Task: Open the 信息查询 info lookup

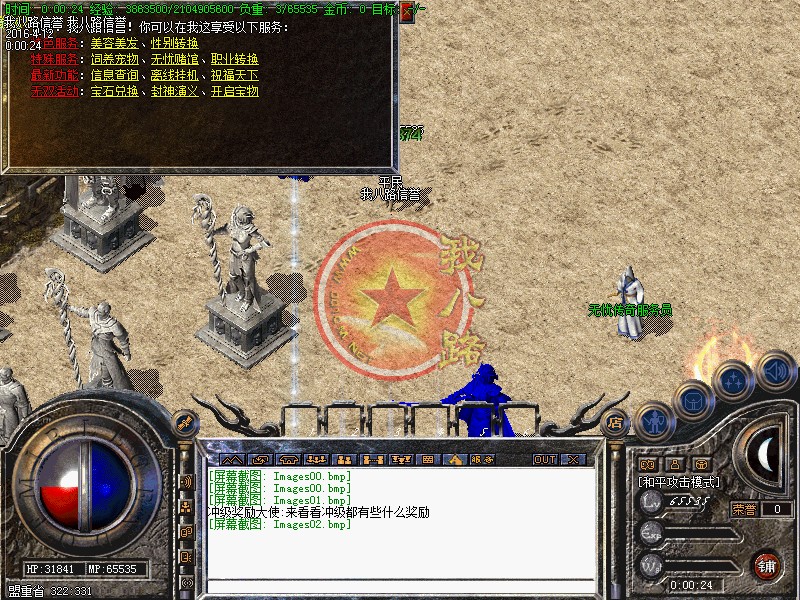Action: click(x=115, y=75)
